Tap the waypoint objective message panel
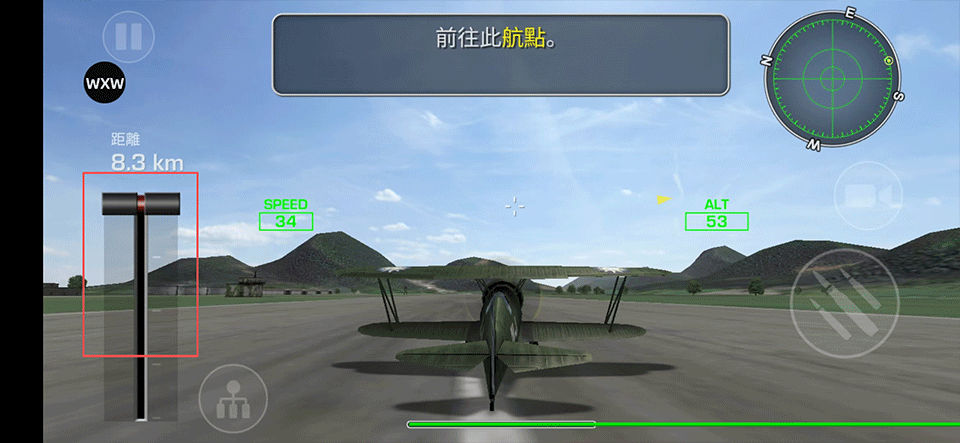Screen dimensions: 960x443 500,54
